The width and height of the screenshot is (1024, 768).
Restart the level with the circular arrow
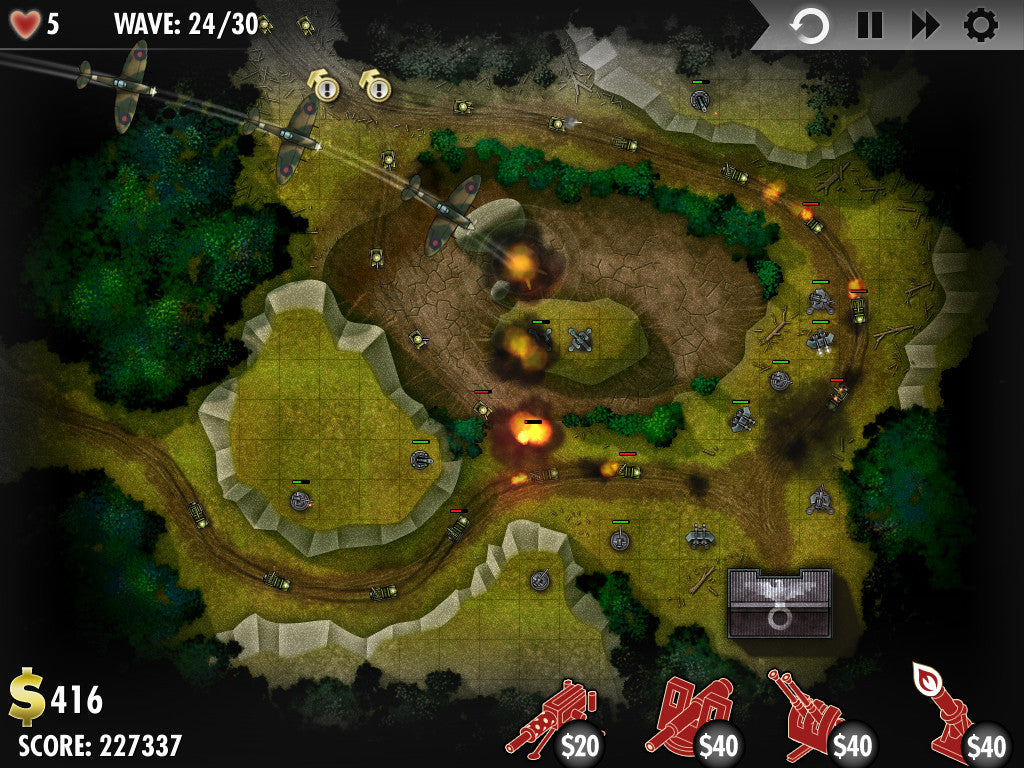(810, 26)
